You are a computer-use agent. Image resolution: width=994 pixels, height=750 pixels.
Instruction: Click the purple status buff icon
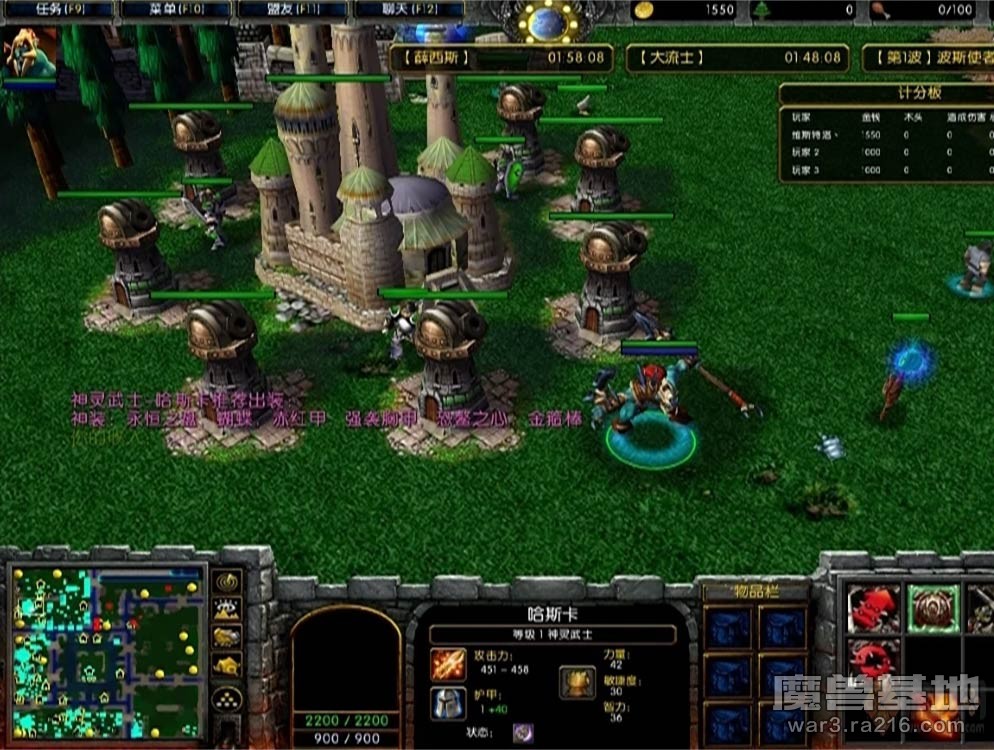(522, 733)
